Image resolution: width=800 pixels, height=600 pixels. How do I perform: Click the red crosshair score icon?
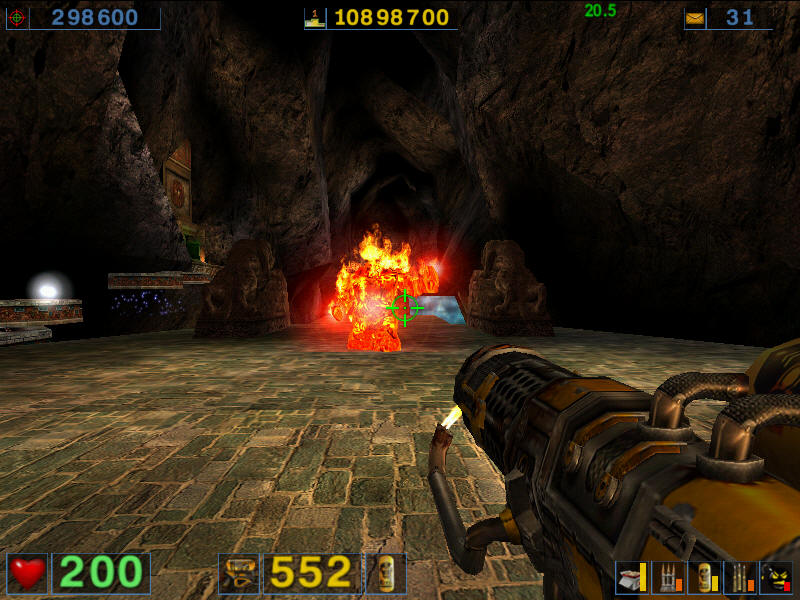click(x=17, y=18)
